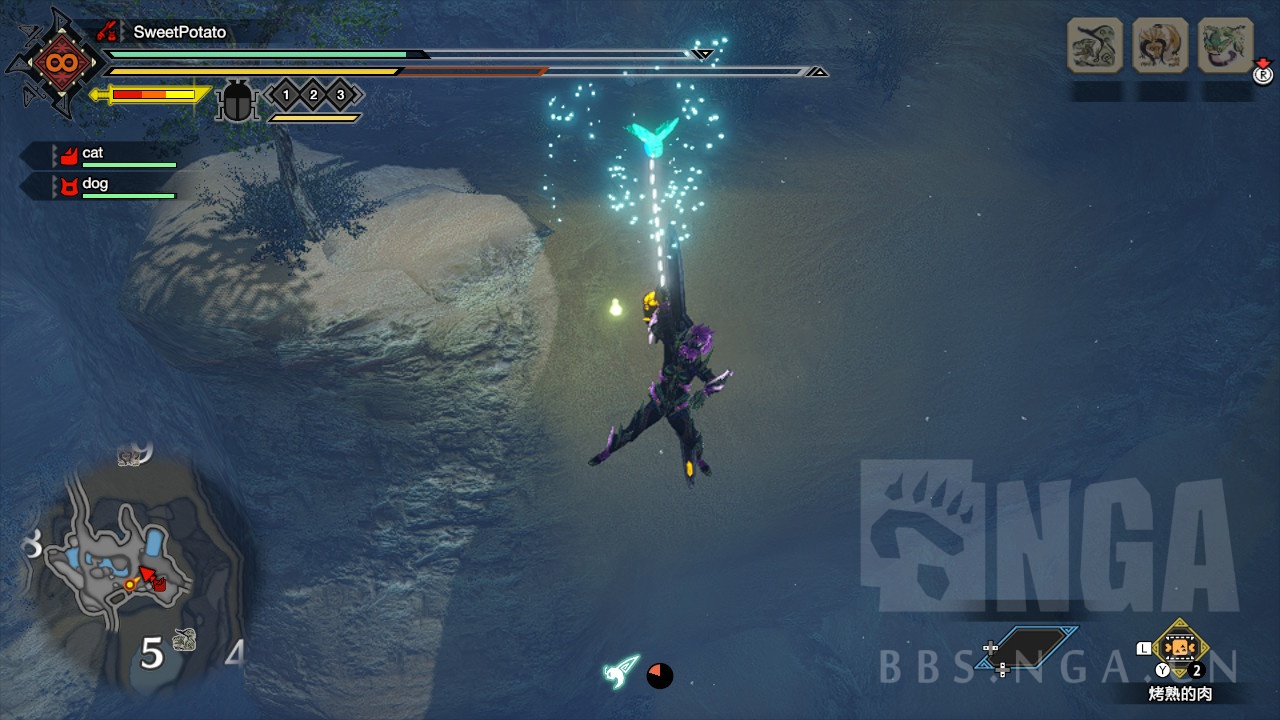Select the dog buddy status entry
The width and height of the screenshot is (1280, 720).
click(110, 185)
